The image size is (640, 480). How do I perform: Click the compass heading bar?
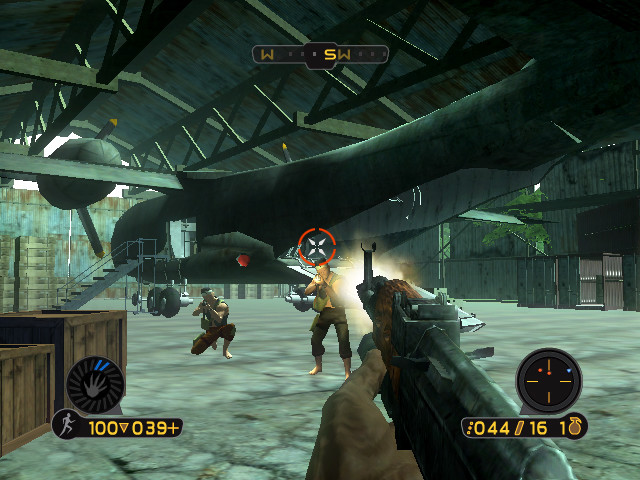[319, 54]
